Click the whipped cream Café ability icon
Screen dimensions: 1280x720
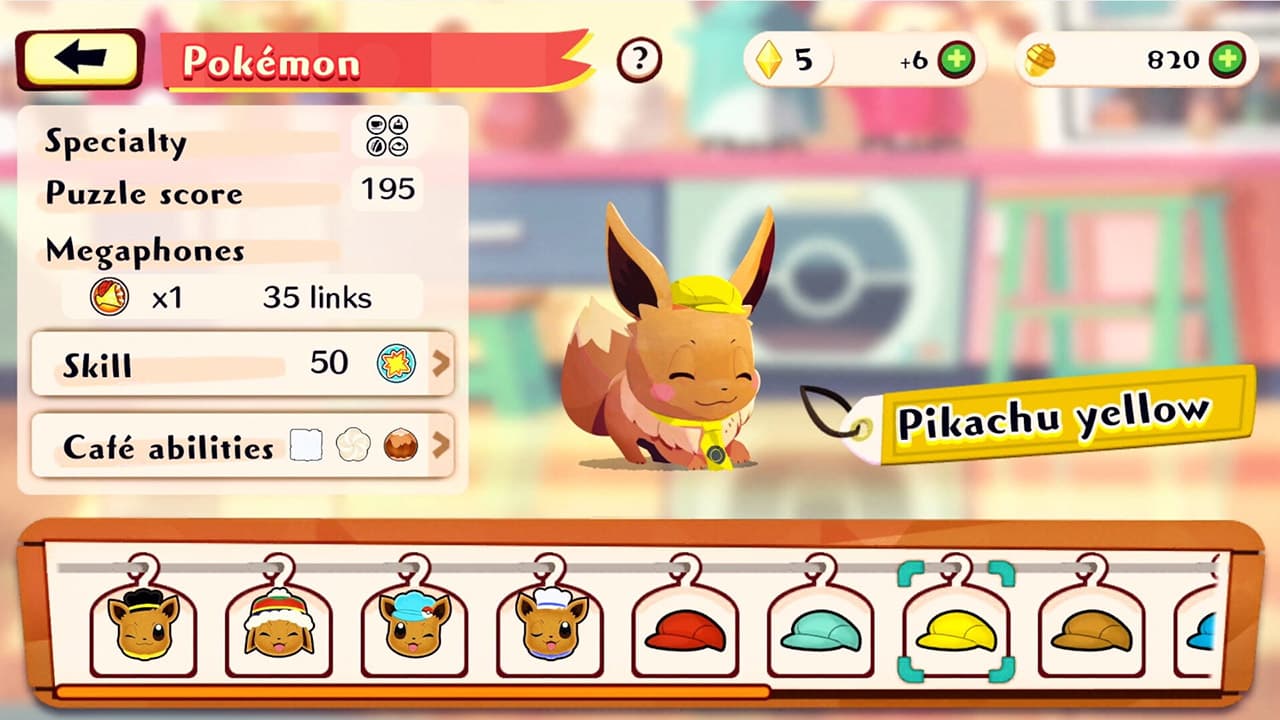[352, 444]
